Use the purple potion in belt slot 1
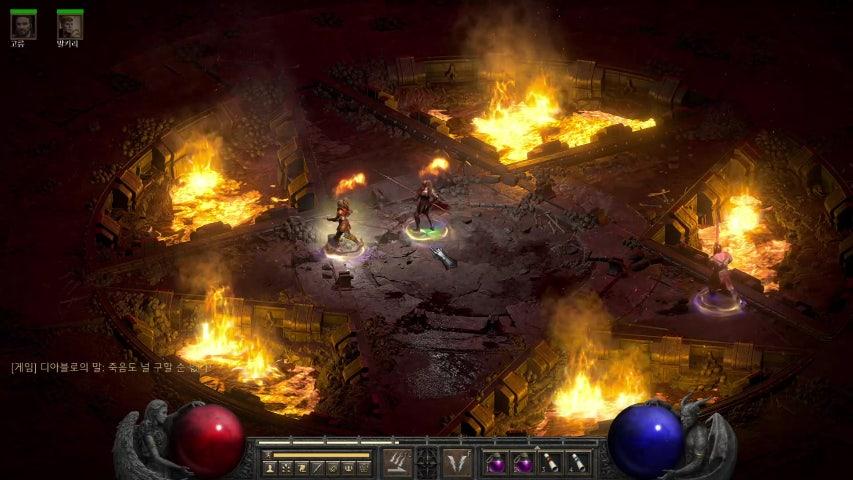Screen dimensions: 853x480 click(x=496, y=463)
